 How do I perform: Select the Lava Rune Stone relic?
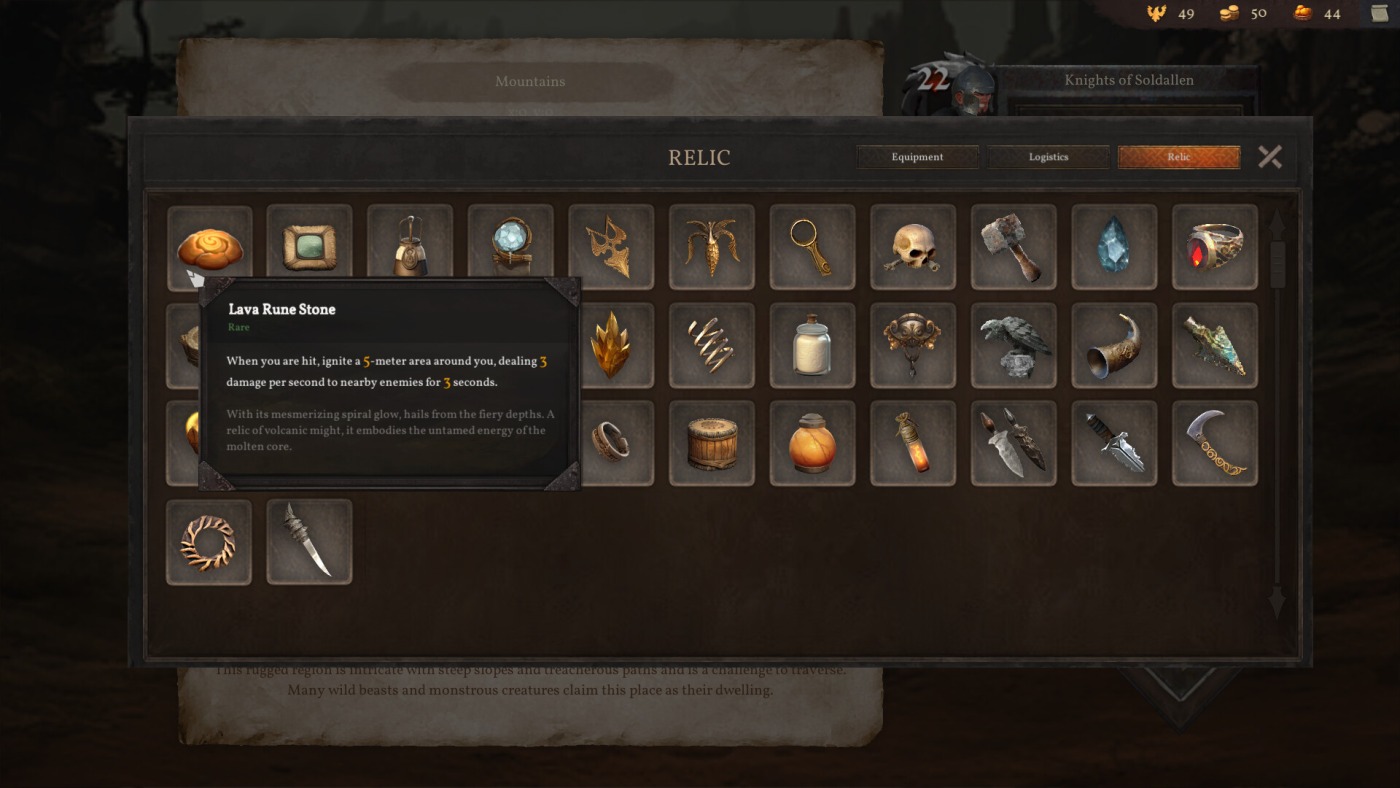(209, 246)
